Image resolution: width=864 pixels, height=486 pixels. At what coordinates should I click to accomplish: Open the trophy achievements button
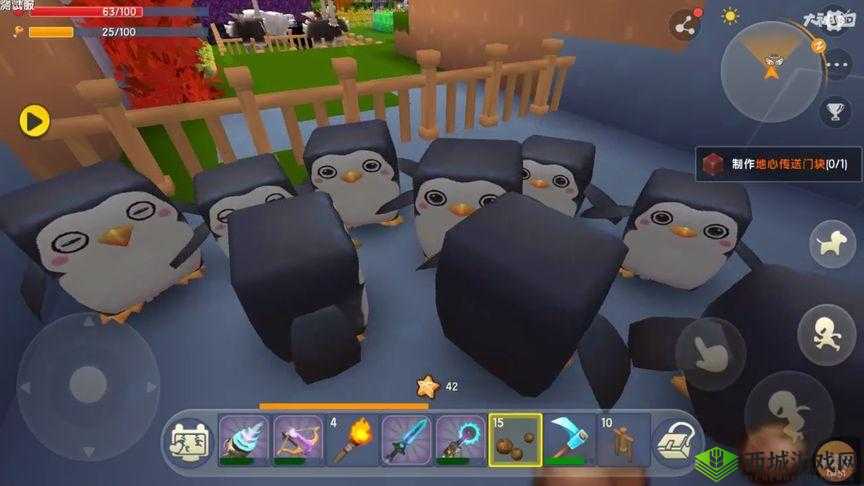click(x=835, y=110)
